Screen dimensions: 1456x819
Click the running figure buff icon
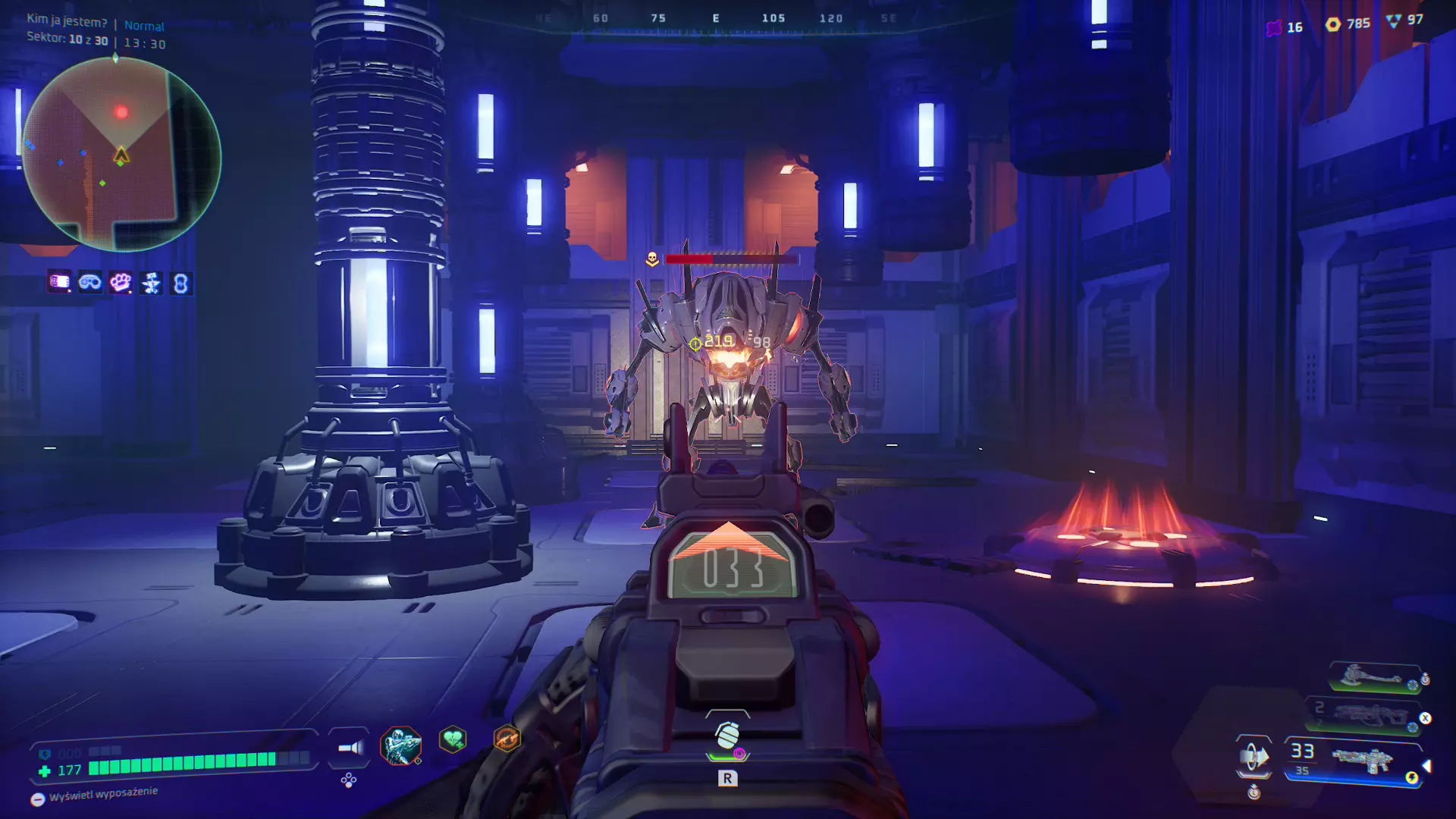[x=151, y=283]
